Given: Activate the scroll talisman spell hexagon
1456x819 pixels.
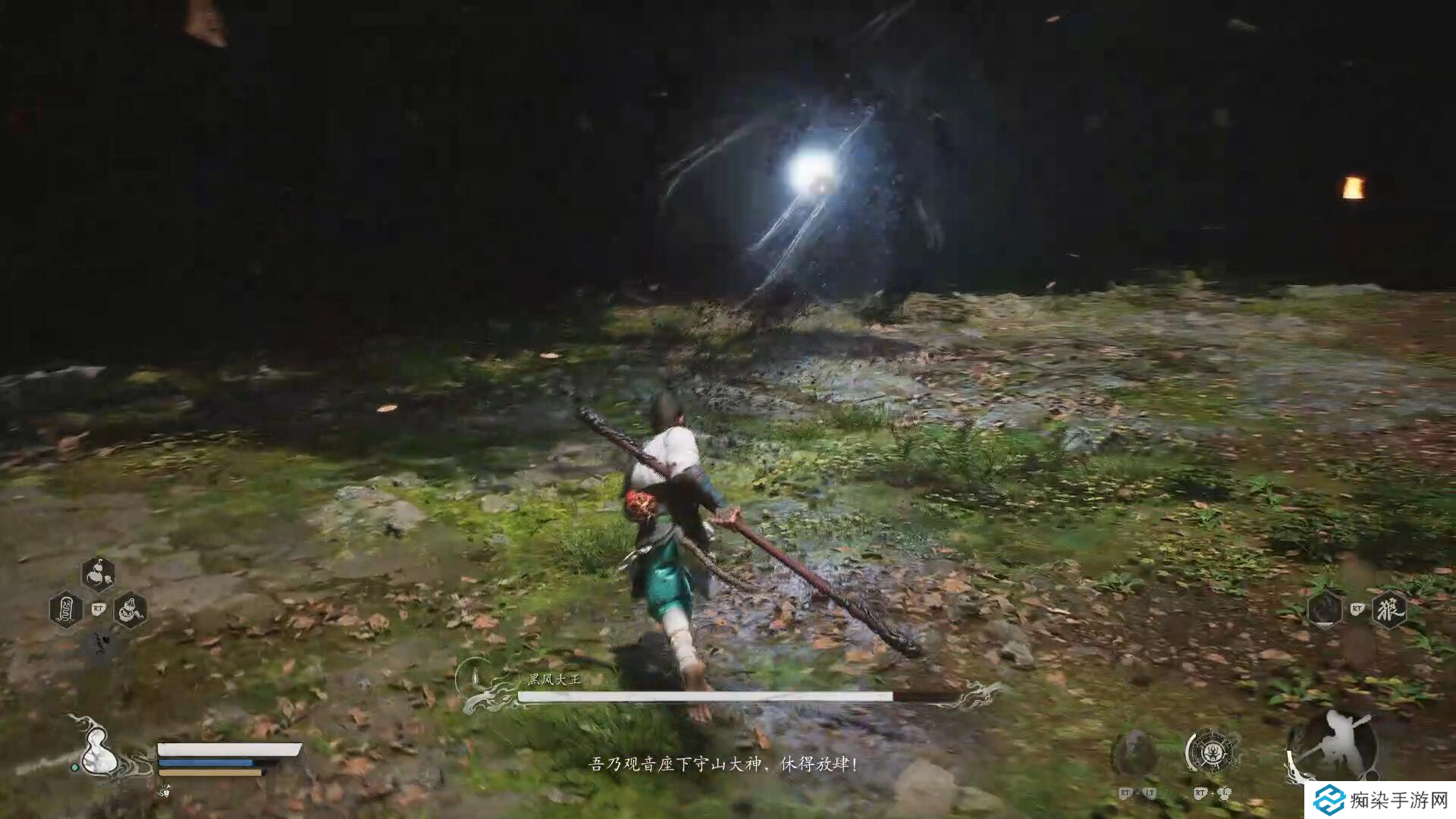Looking at the screenshot, I should [x=66, y=609].
